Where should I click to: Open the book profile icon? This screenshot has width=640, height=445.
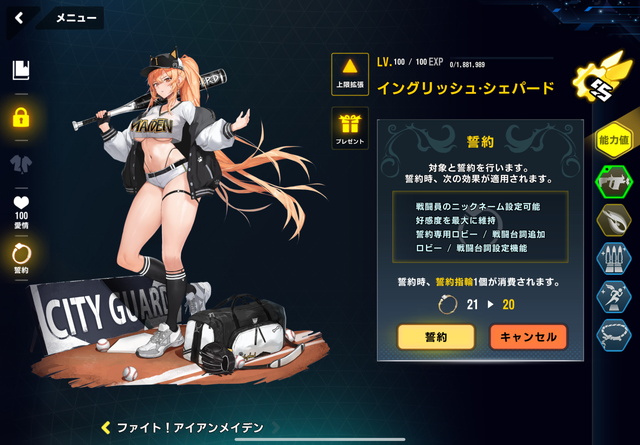click(20, 70)
